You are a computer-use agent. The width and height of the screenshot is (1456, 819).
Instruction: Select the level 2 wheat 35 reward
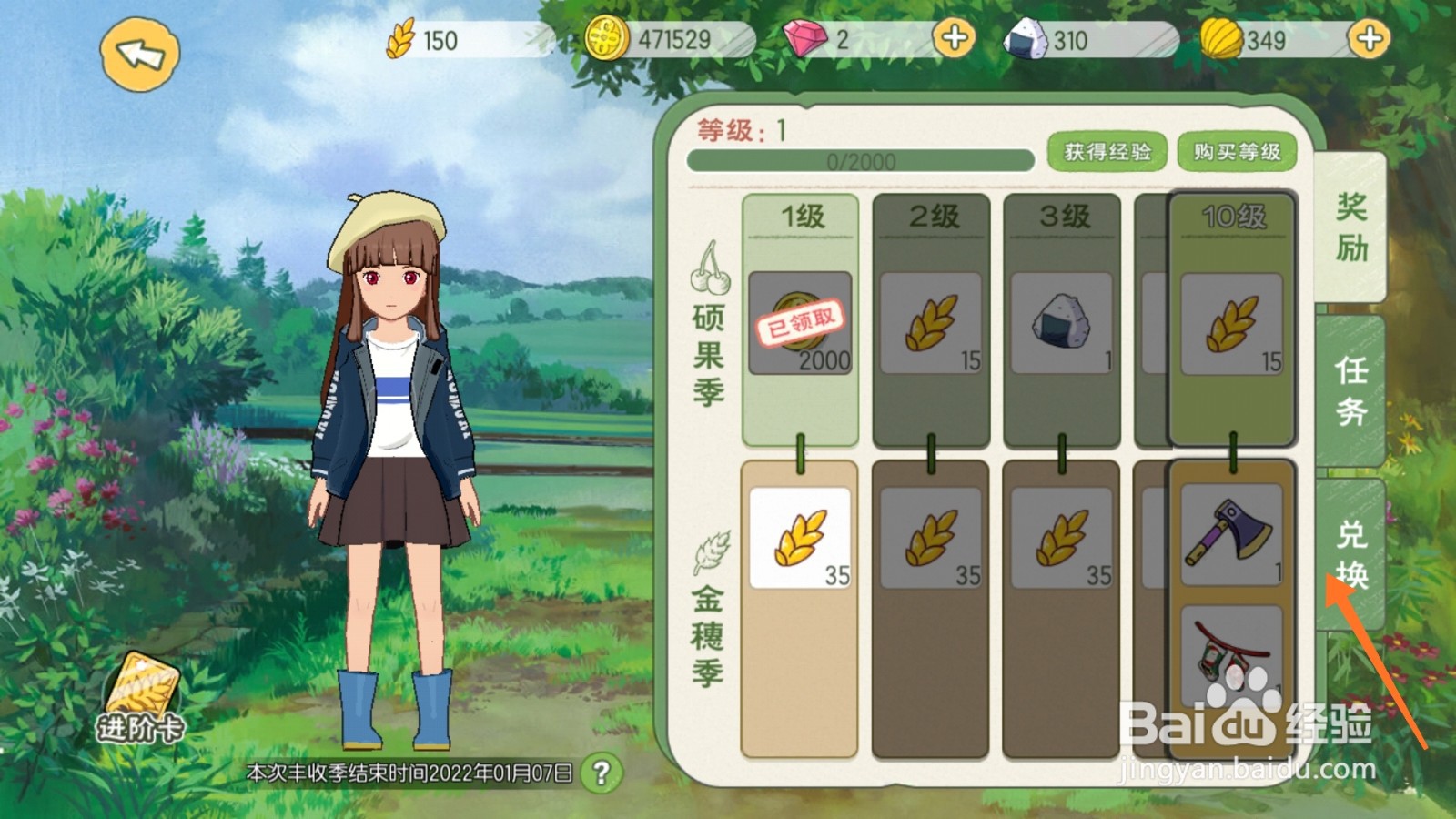pos(930,539)
